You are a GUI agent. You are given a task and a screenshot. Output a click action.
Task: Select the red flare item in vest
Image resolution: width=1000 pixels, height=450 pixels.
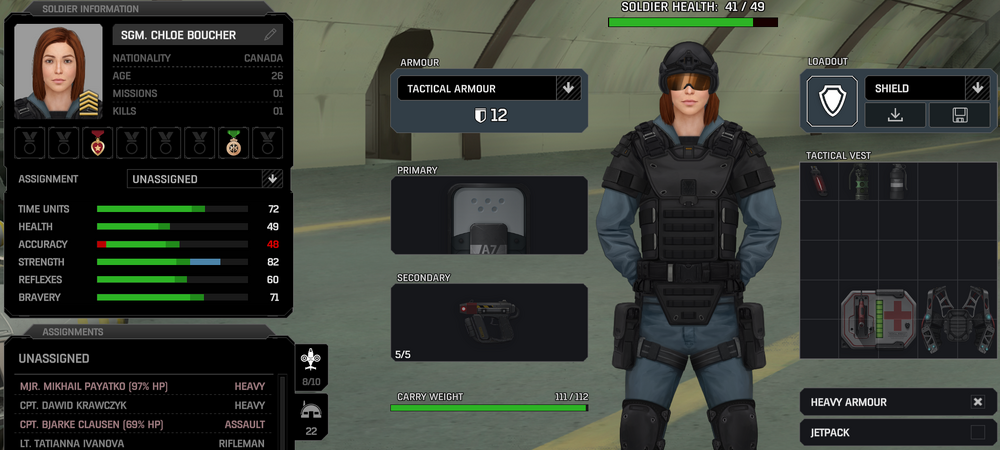(819, 182)
